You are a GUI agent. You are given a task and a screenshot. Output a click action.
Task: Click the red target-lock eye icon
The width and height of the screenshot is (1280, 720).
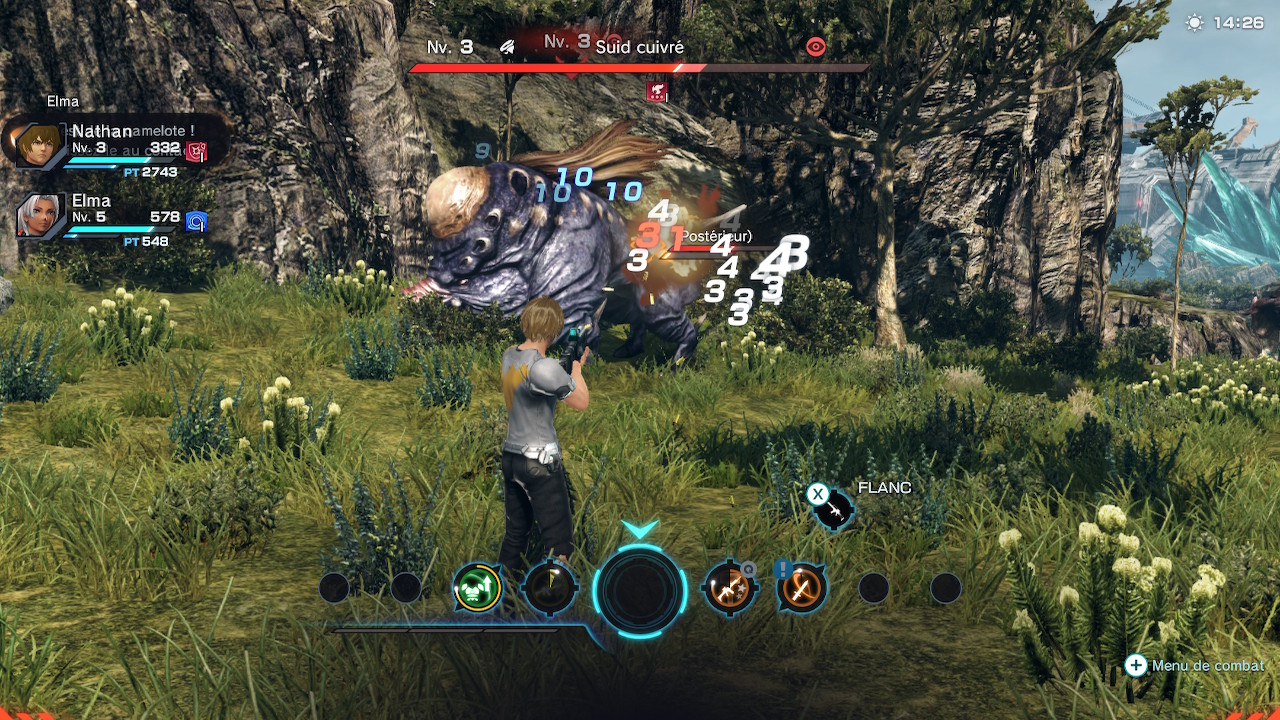(816, 46)
